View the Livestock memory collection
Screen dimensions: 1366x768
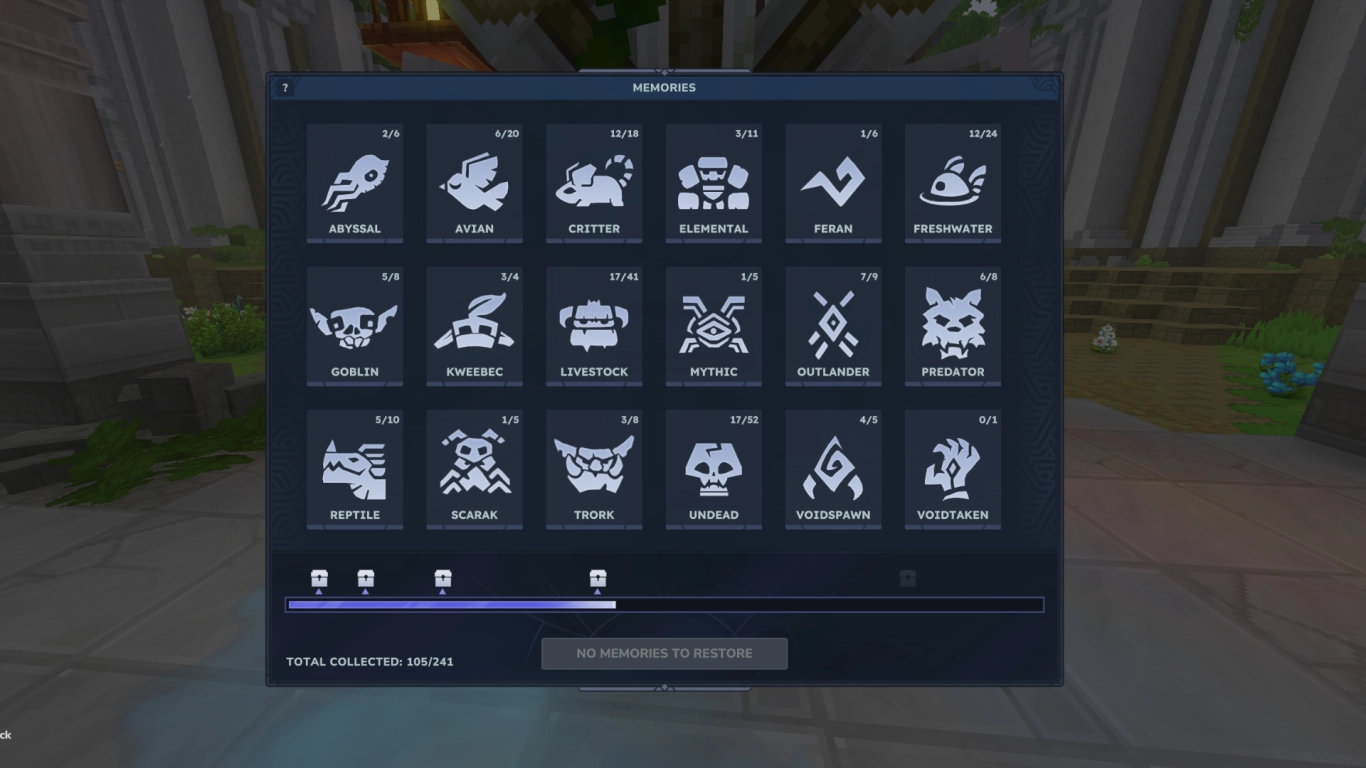click(594, 326)
